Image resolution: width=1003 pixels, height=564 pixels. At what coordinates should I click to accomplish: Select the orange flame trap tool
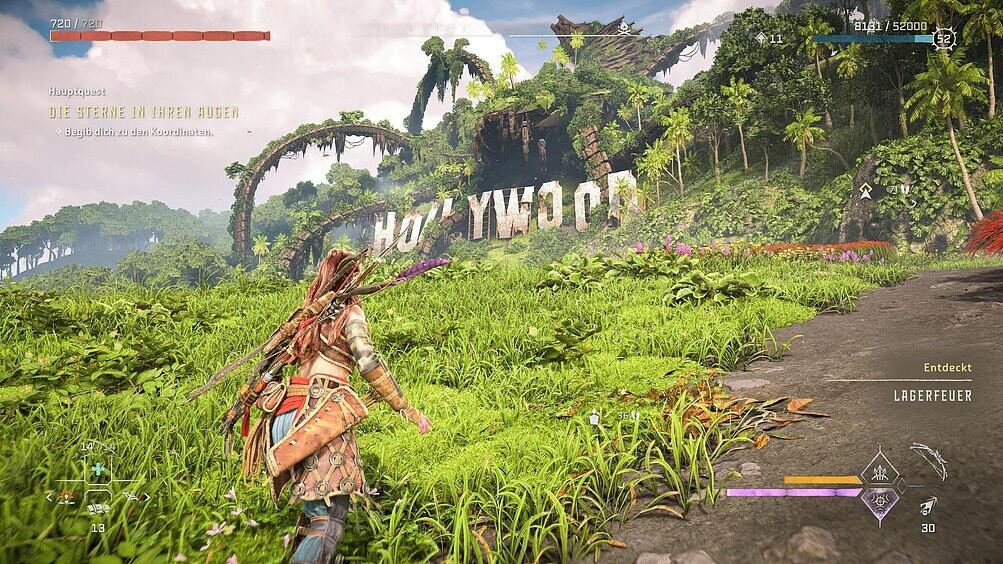[67, 496]
